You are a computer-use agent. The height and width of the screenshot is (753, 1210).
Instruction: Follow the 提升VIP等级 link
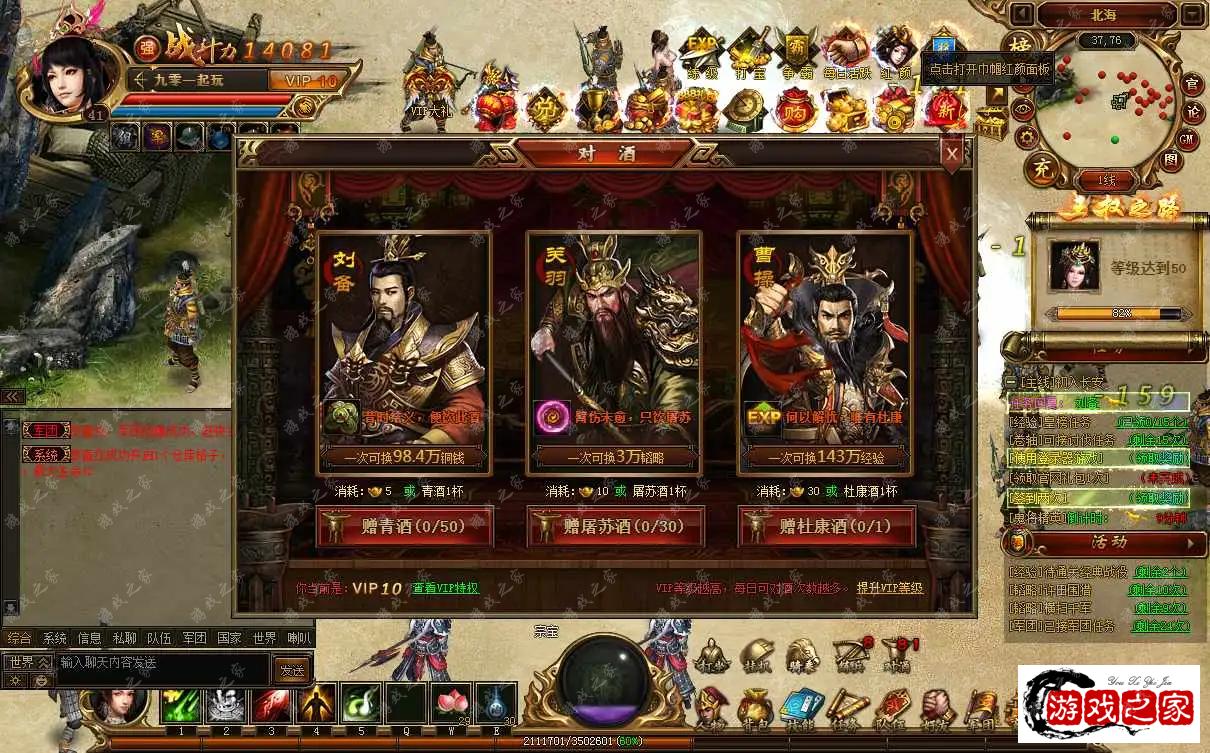[x=889, y=588]
